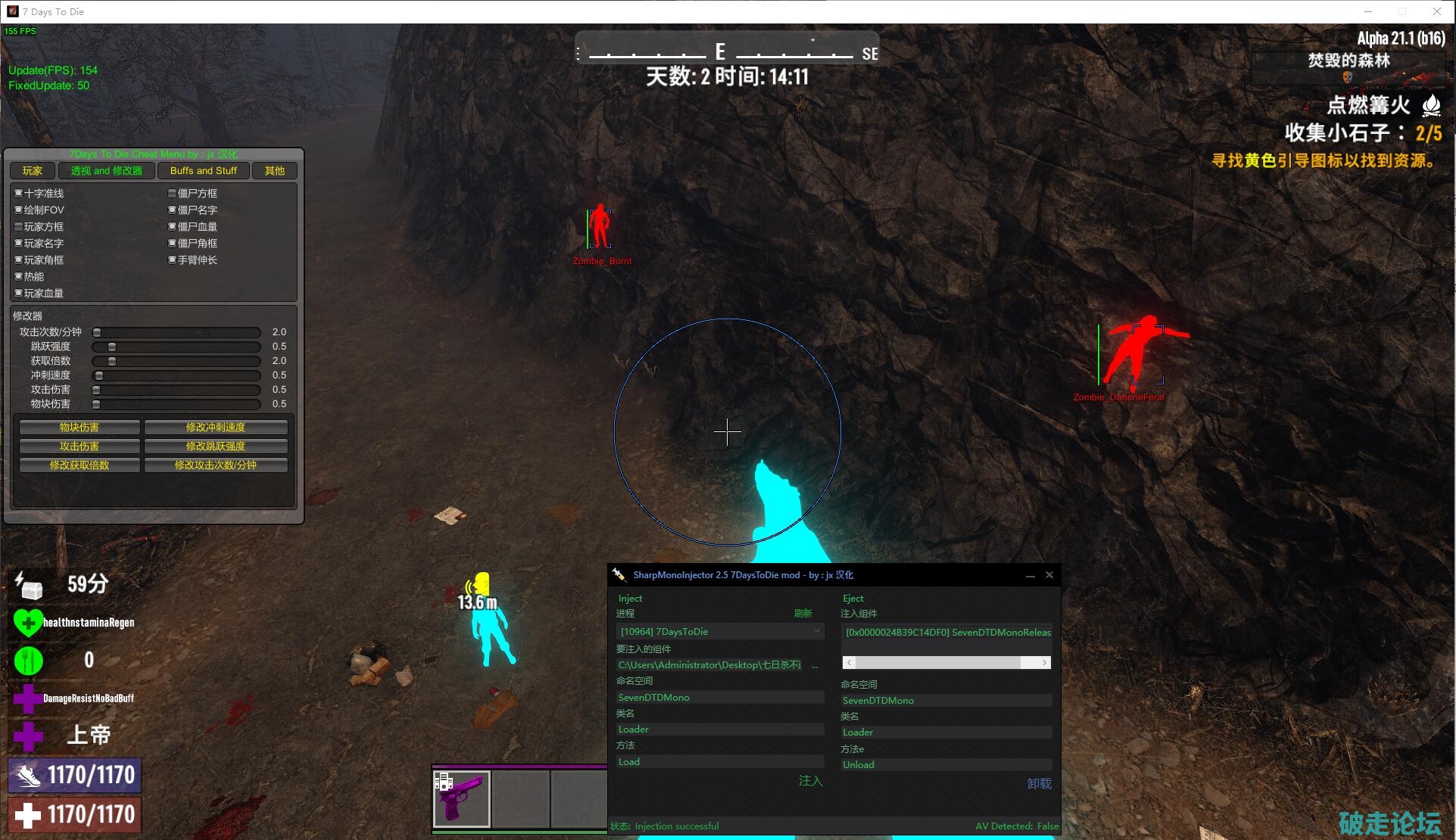Click the 刷新 refresh link
Screen dimensions: 1456x840
pyautogui.click(x=803, y=614)
